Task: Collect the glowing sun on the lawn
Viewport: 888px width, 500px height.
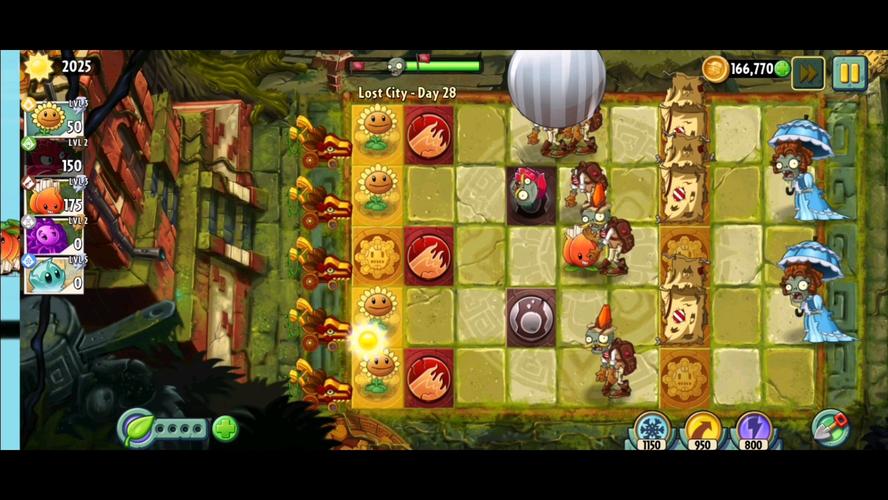Action: coord(367,338)
